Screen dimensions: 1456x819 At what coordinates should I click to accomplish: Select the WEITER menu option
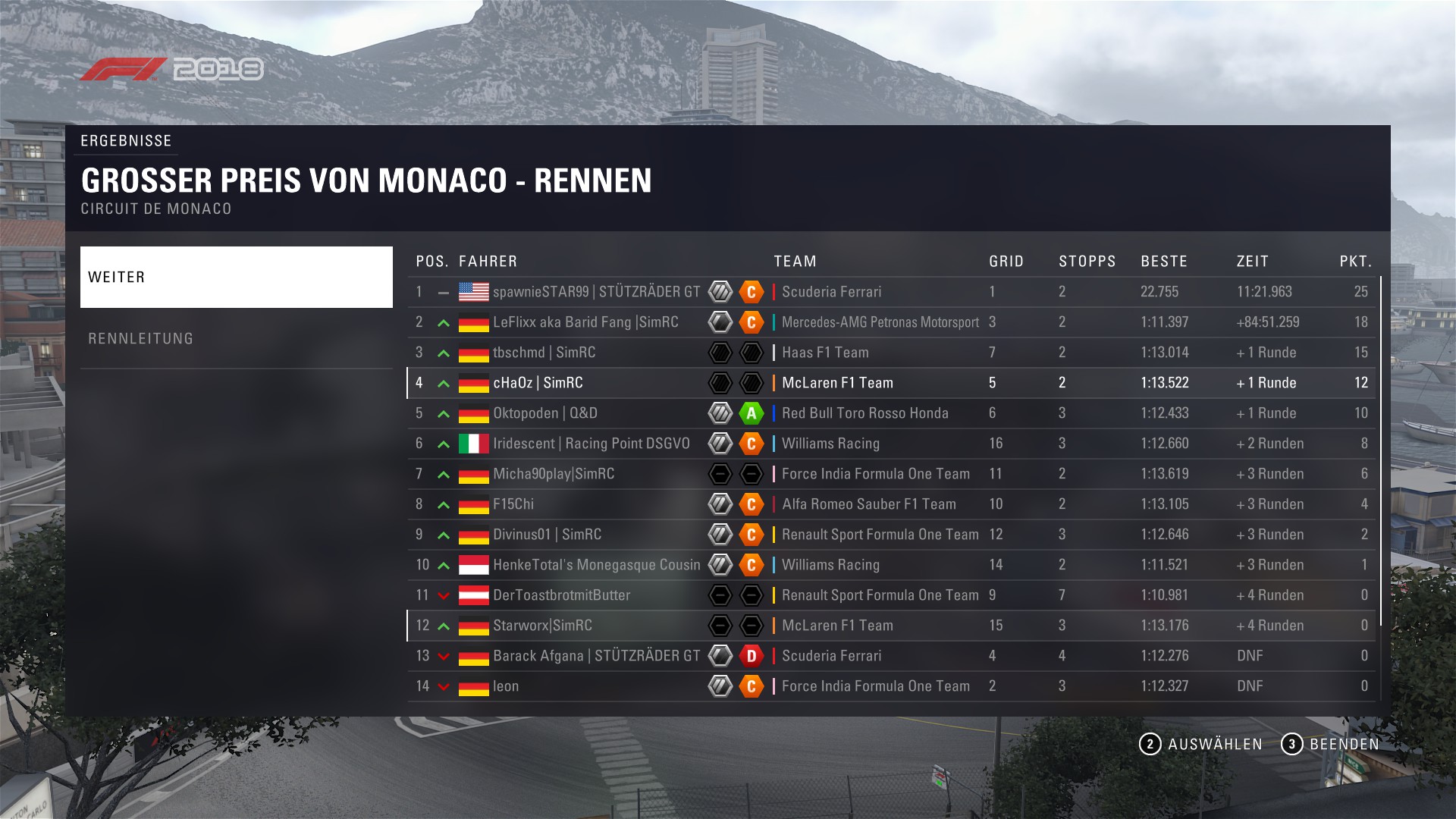point(236,277)
